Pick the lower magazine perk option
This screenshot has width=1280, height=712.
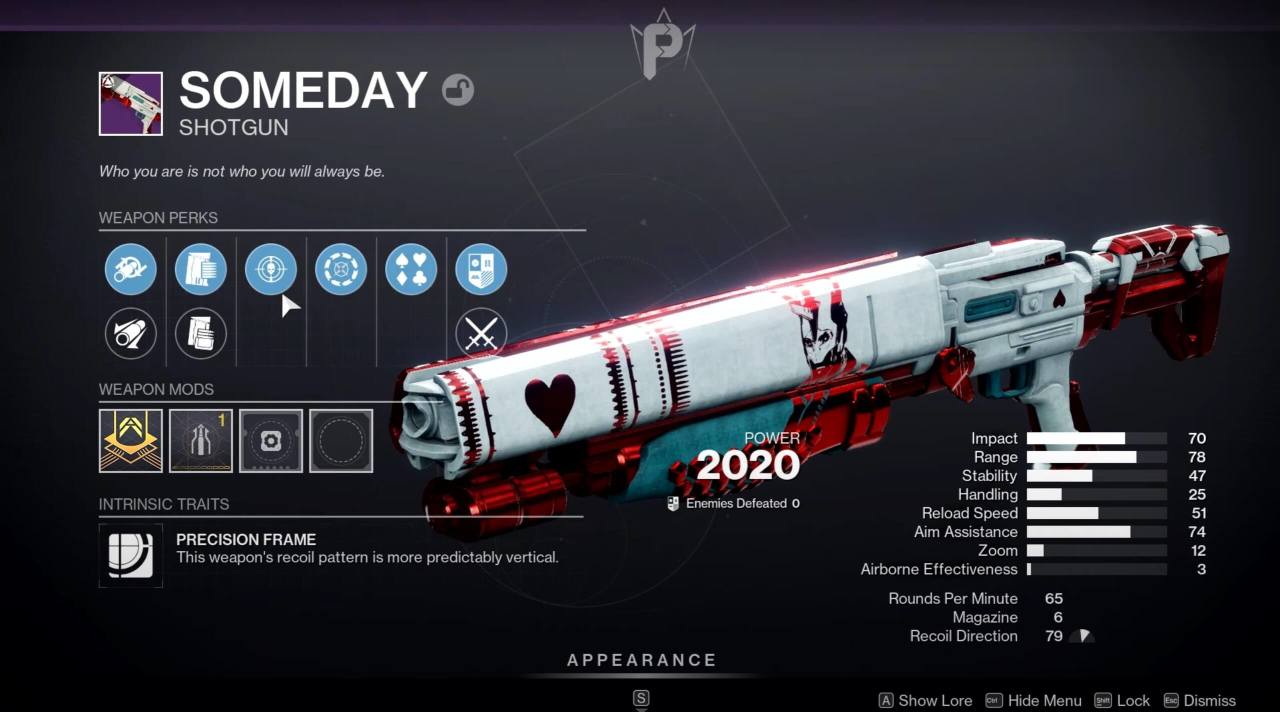pos(201,333)
